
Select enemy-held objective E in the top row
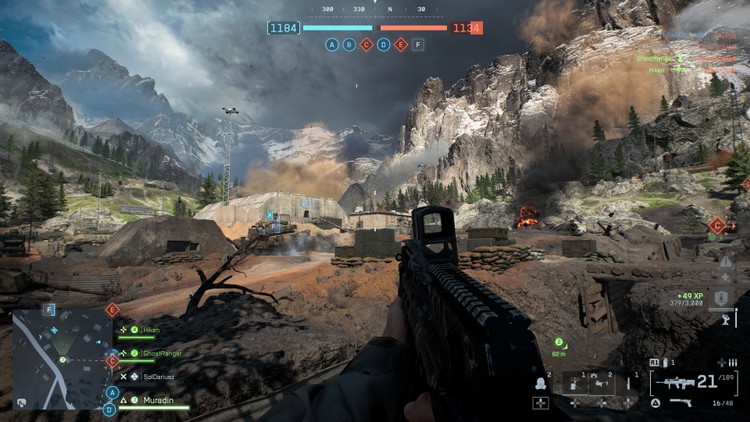(x=400, y=45)
